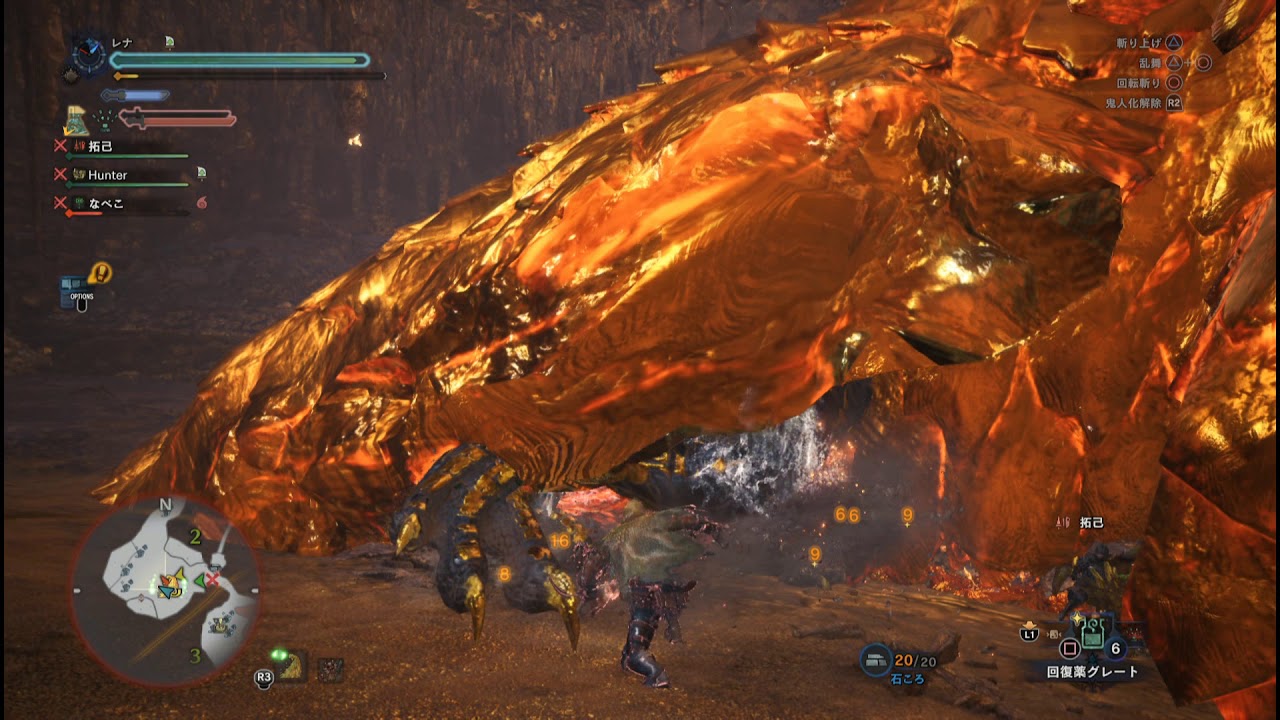Select party member Hunter in list
Screen dimensions: 1280x720
pyautogui.click(x=107, y=175)
